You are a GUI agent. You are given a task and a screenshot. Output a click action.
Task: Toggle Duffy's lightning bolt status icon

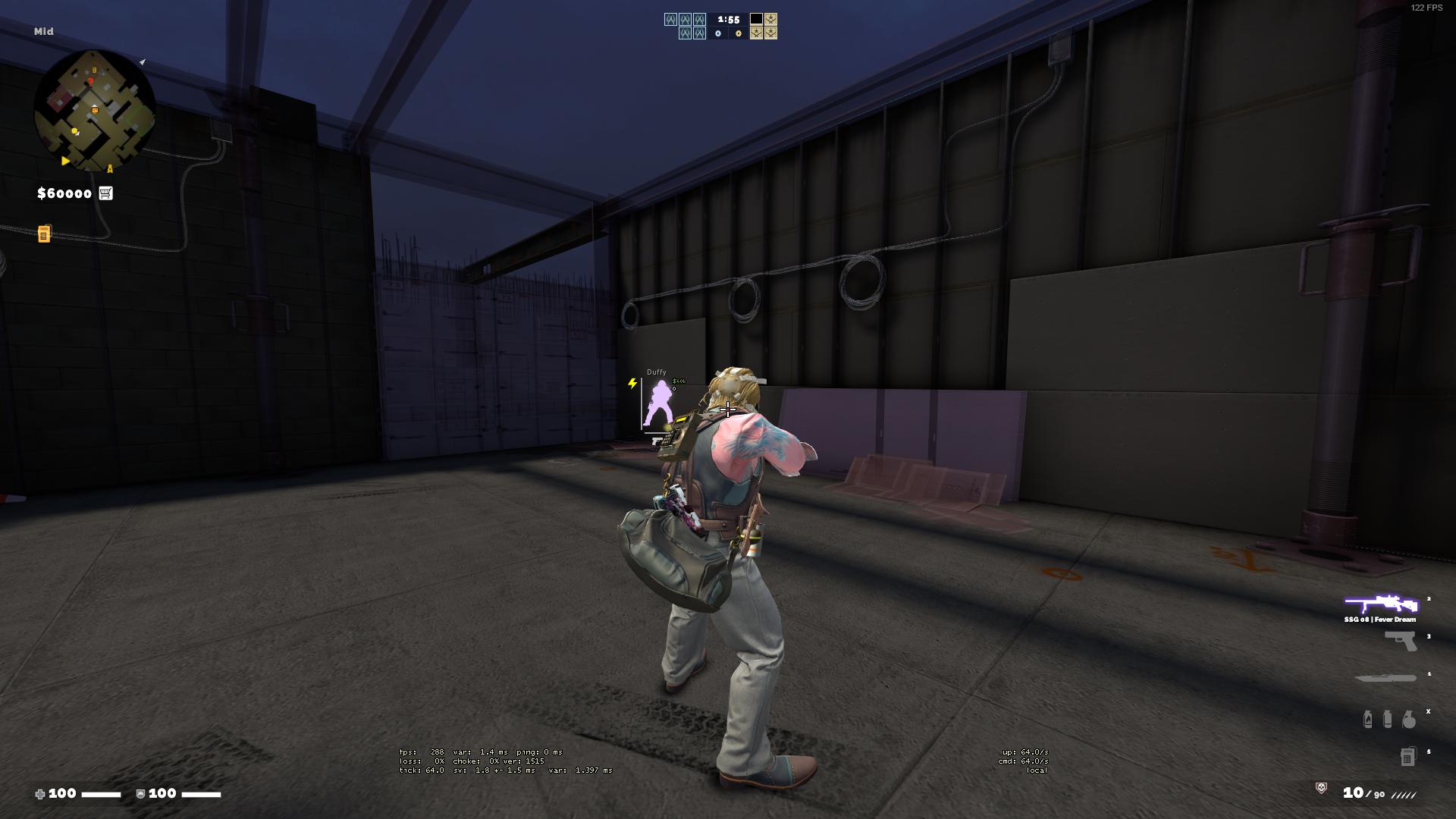(x=631, y=384)
